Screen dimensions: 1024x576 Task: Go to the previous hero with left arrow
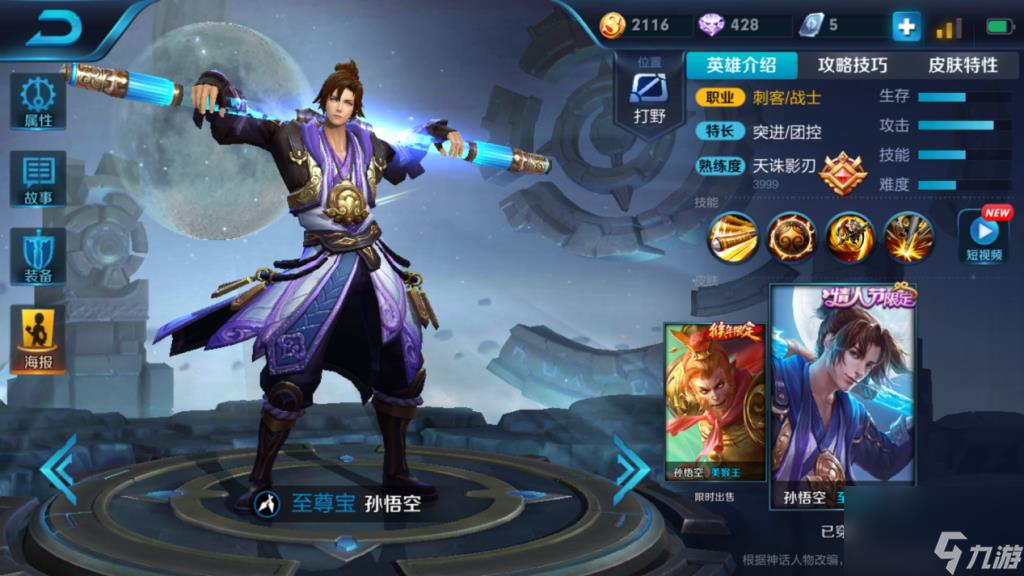coord(60,468)
